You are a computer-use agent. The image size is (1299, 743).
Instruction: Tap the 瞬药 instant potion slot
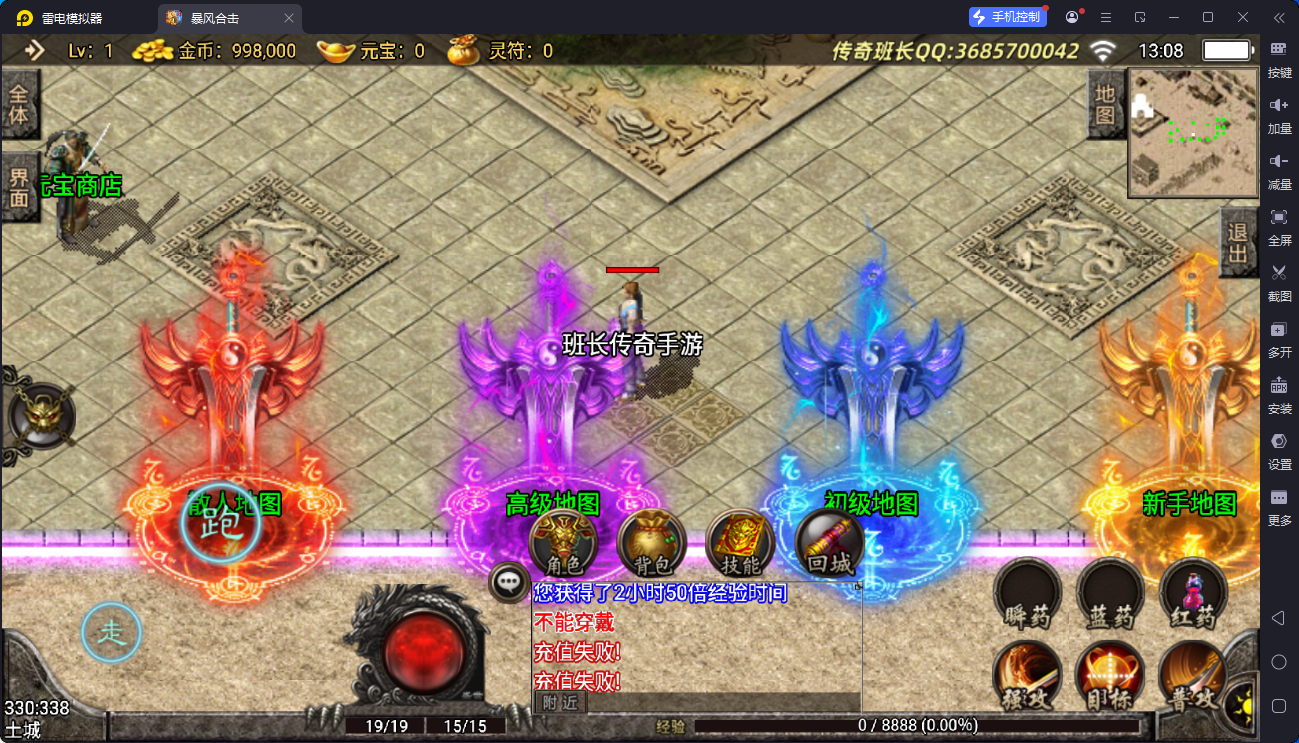(x=1027, y=594)
